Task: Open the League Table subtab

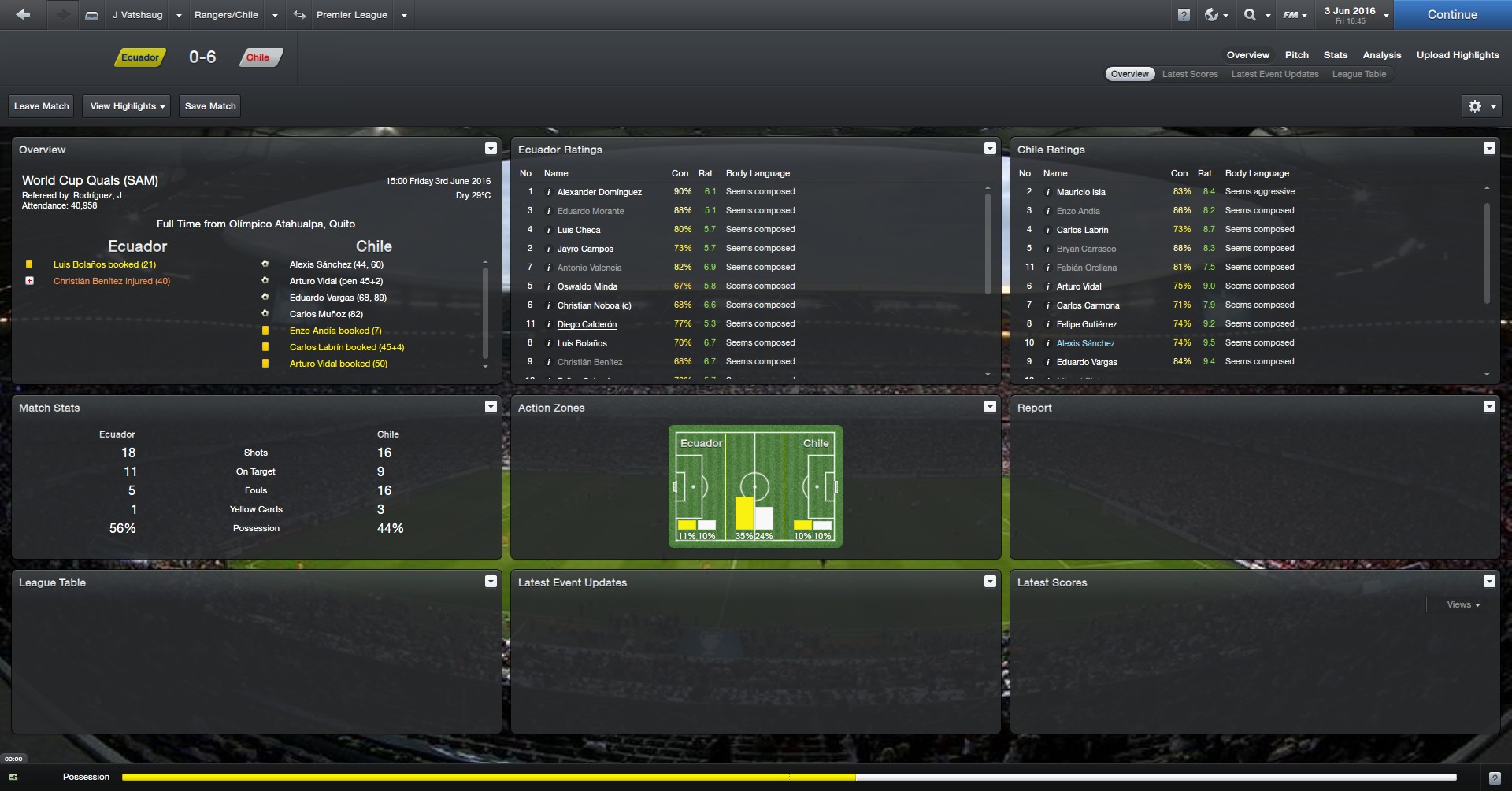Action: [x=1358, y=74]
